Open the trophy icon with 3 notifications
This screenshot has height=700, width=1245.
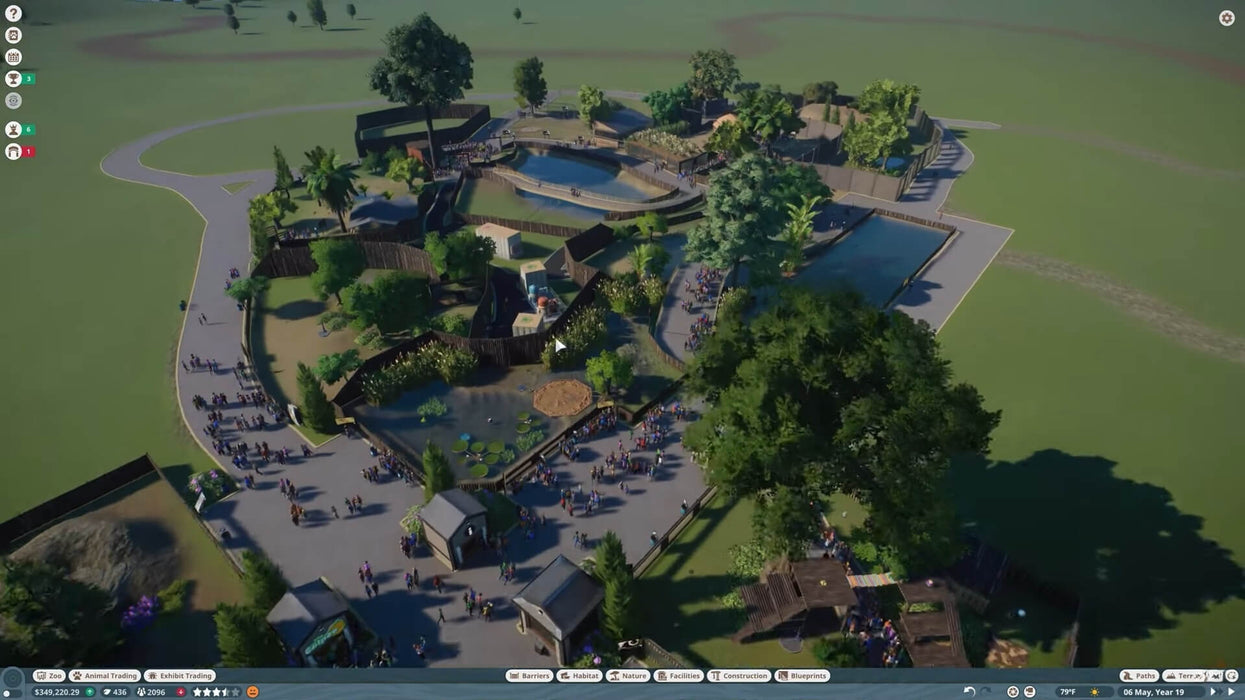(13, 79)
